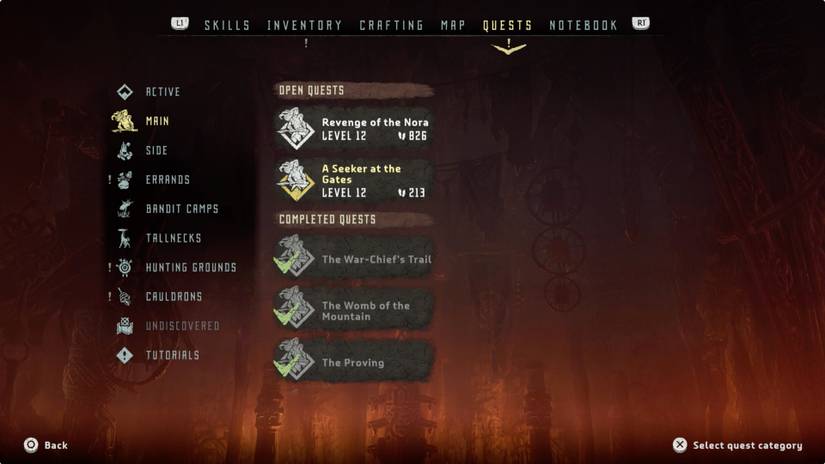Screen dimensions: 825x464
Task: Select the Revenge of the Nora quest
Action: click(x=354, y=129)
